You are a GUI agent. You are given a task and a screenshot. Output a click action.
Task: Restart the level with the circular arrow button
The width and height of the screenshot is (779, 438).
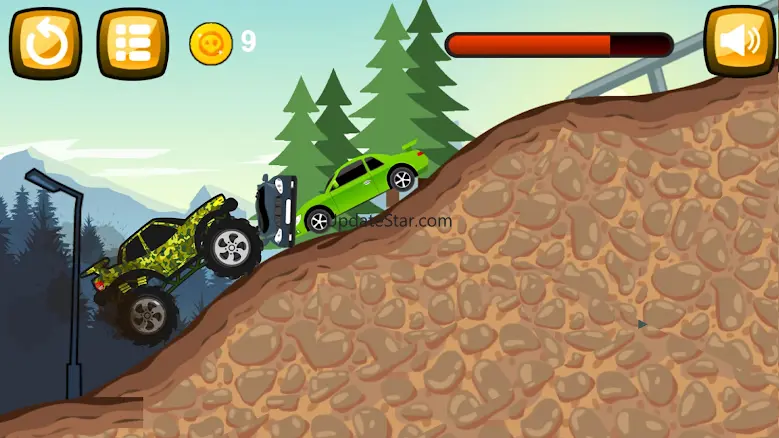(x=45, y=43)
